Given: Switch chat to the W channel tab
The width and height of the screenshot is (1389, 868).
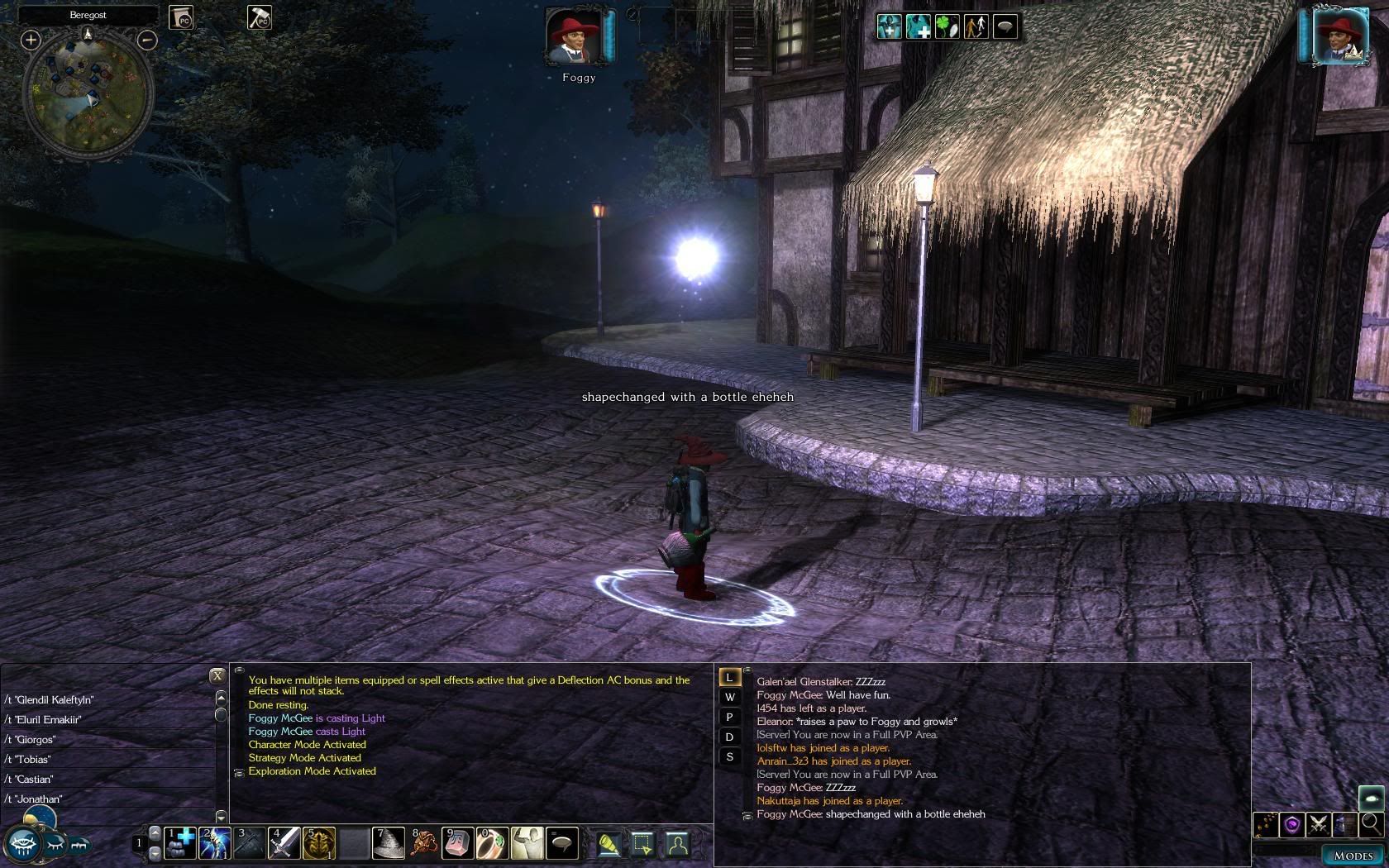Looking at the screenshot, I should tap(729, 698).
